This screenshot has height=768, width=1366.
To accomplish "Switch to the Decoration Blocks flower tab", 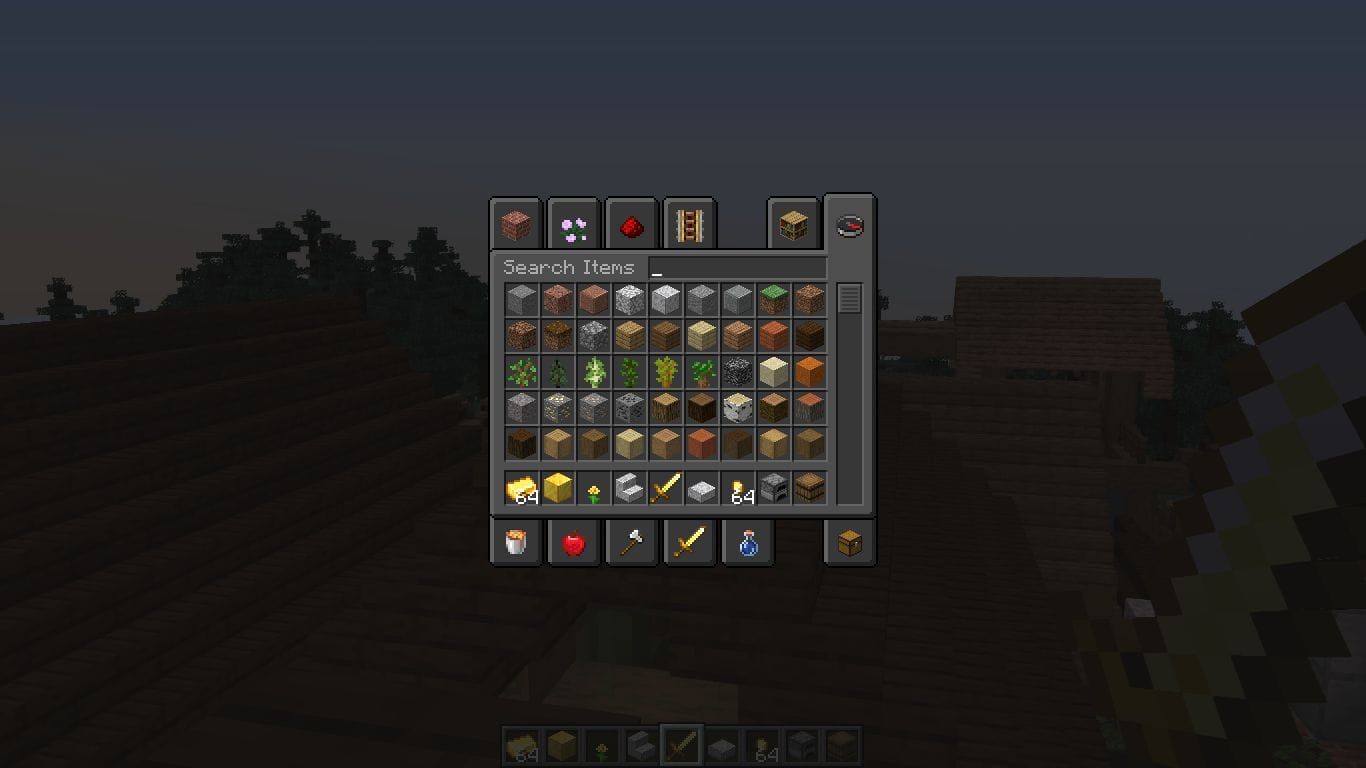I will pos(572,224).
